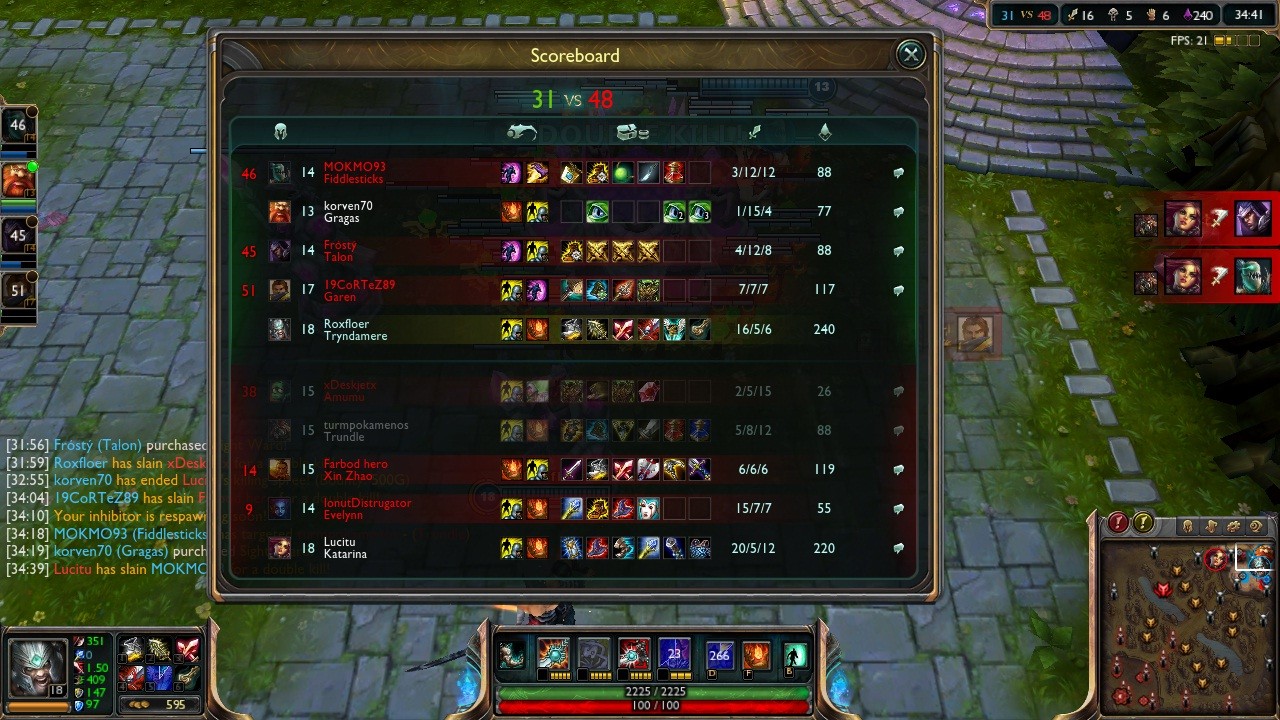Viewport: 1280px width, 720px height.
Task: Click the red champion marker on the minimap
Action: tap(1216, 559)
